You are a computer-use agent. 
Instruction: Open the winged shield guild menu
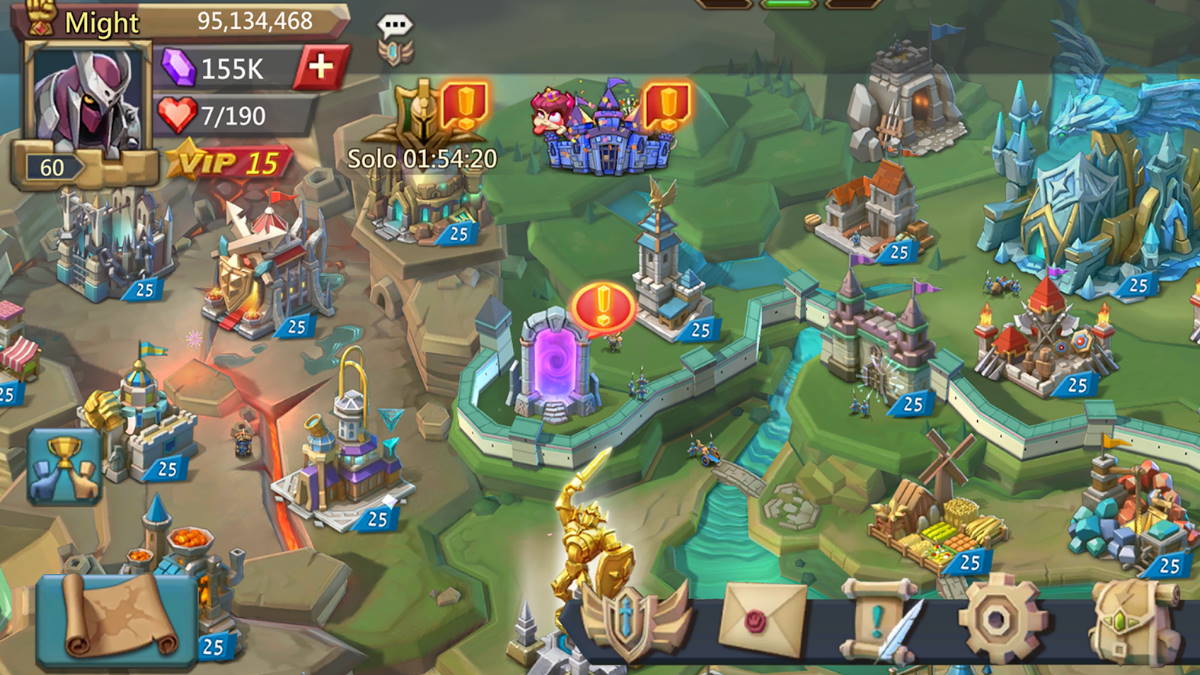tap(637, 620)
